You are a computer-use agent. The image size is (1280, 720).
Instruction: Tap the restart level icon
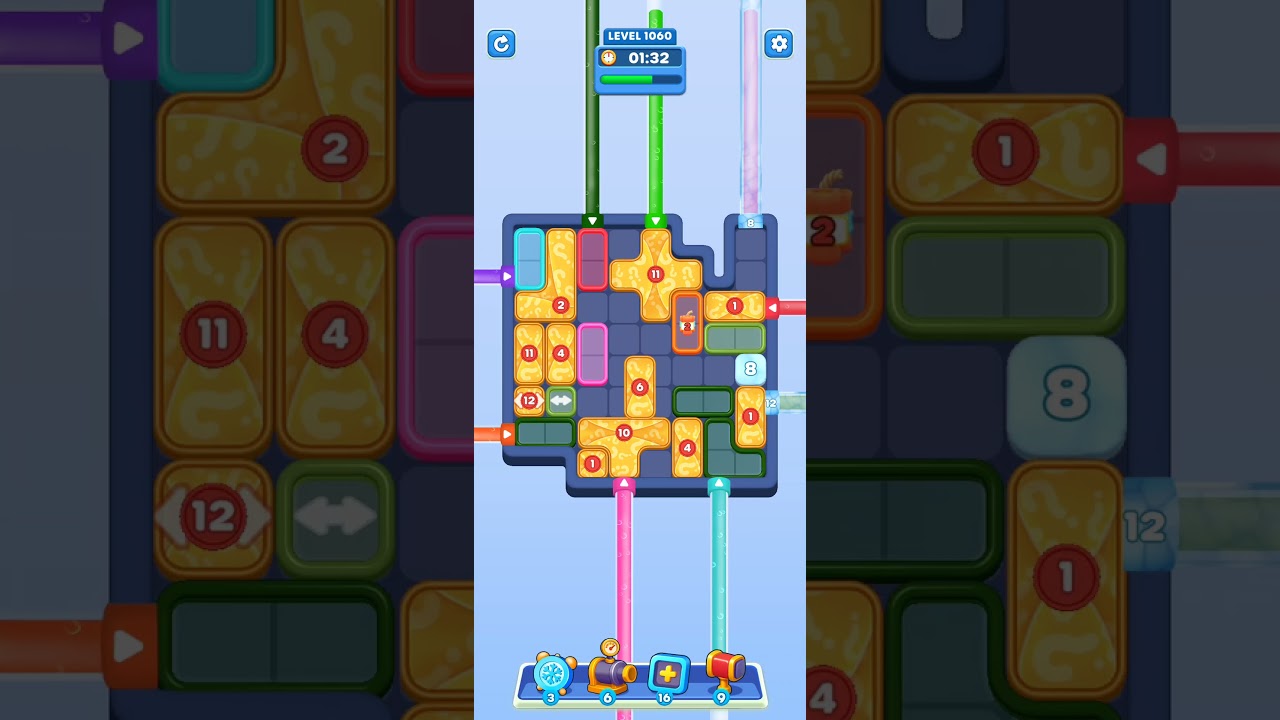[501, 44]
